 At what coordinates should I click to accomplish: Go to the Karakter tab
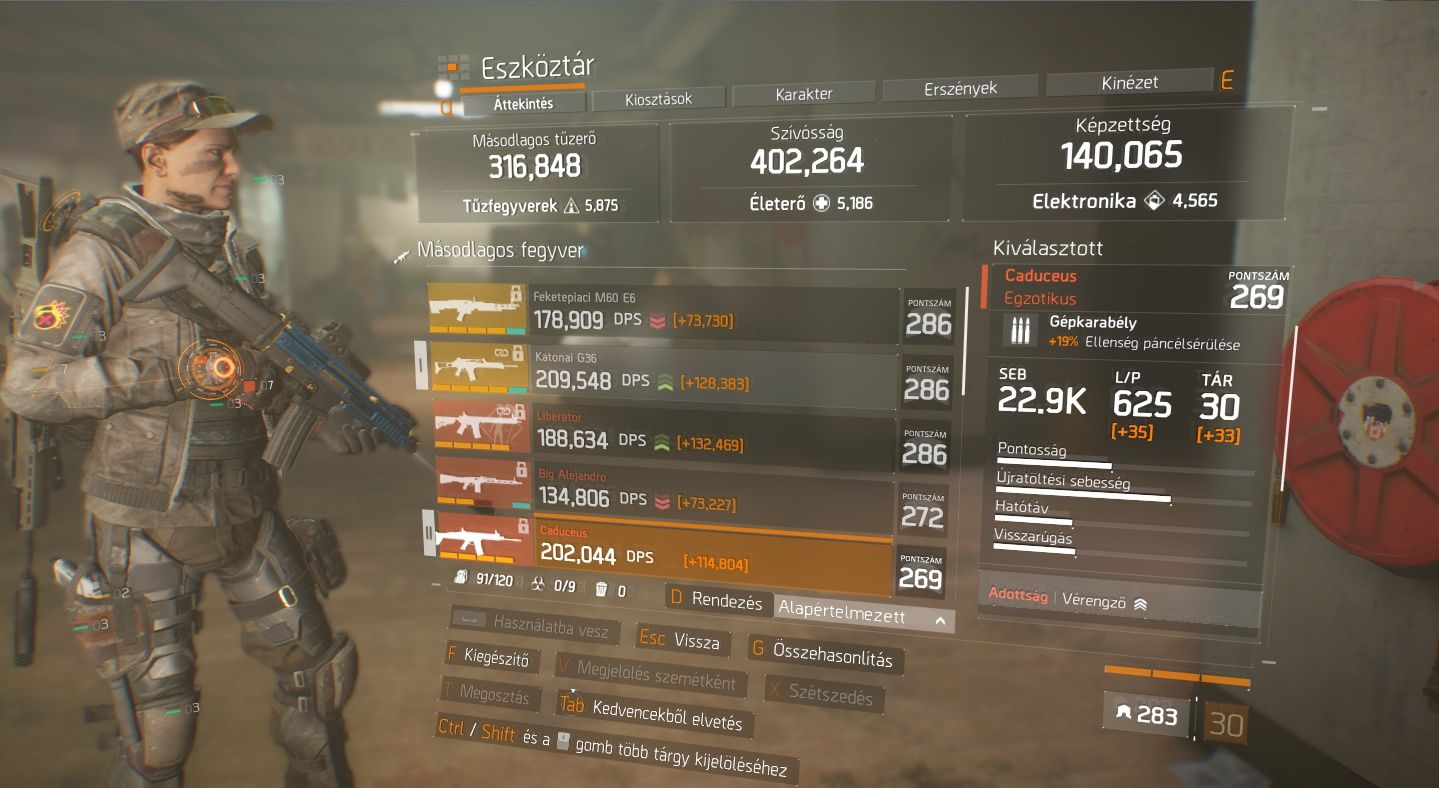click(804, 94)
